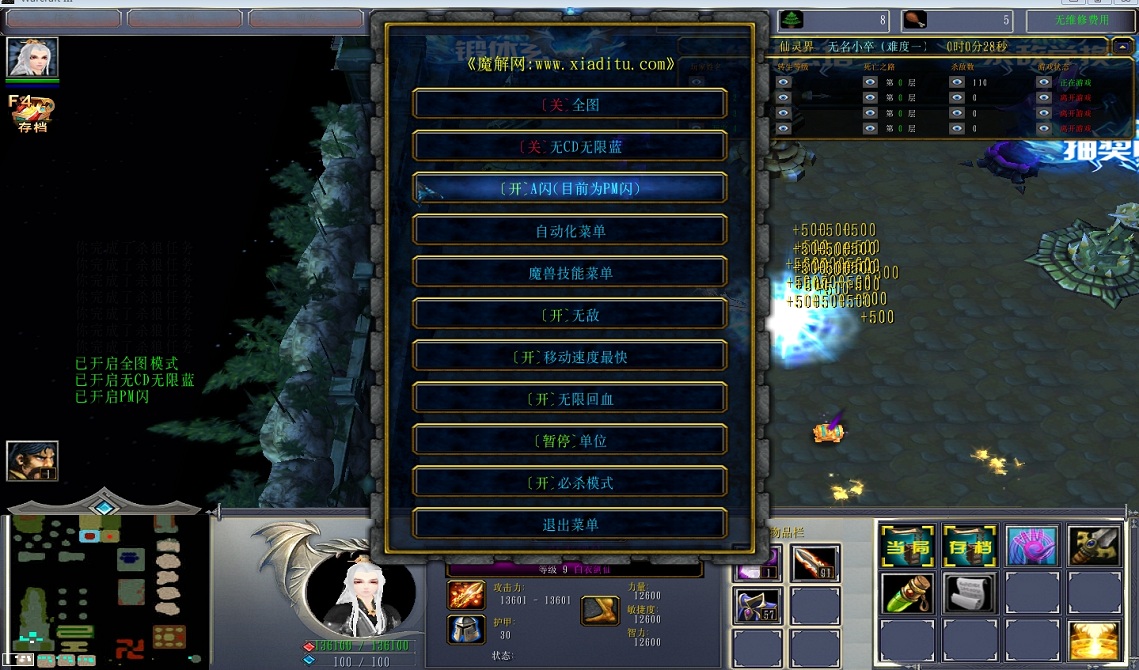Viewport: 1139px width, 670px height.
Task: Select the white-haired hero portrait icon
Action: [x=33, y=58]
